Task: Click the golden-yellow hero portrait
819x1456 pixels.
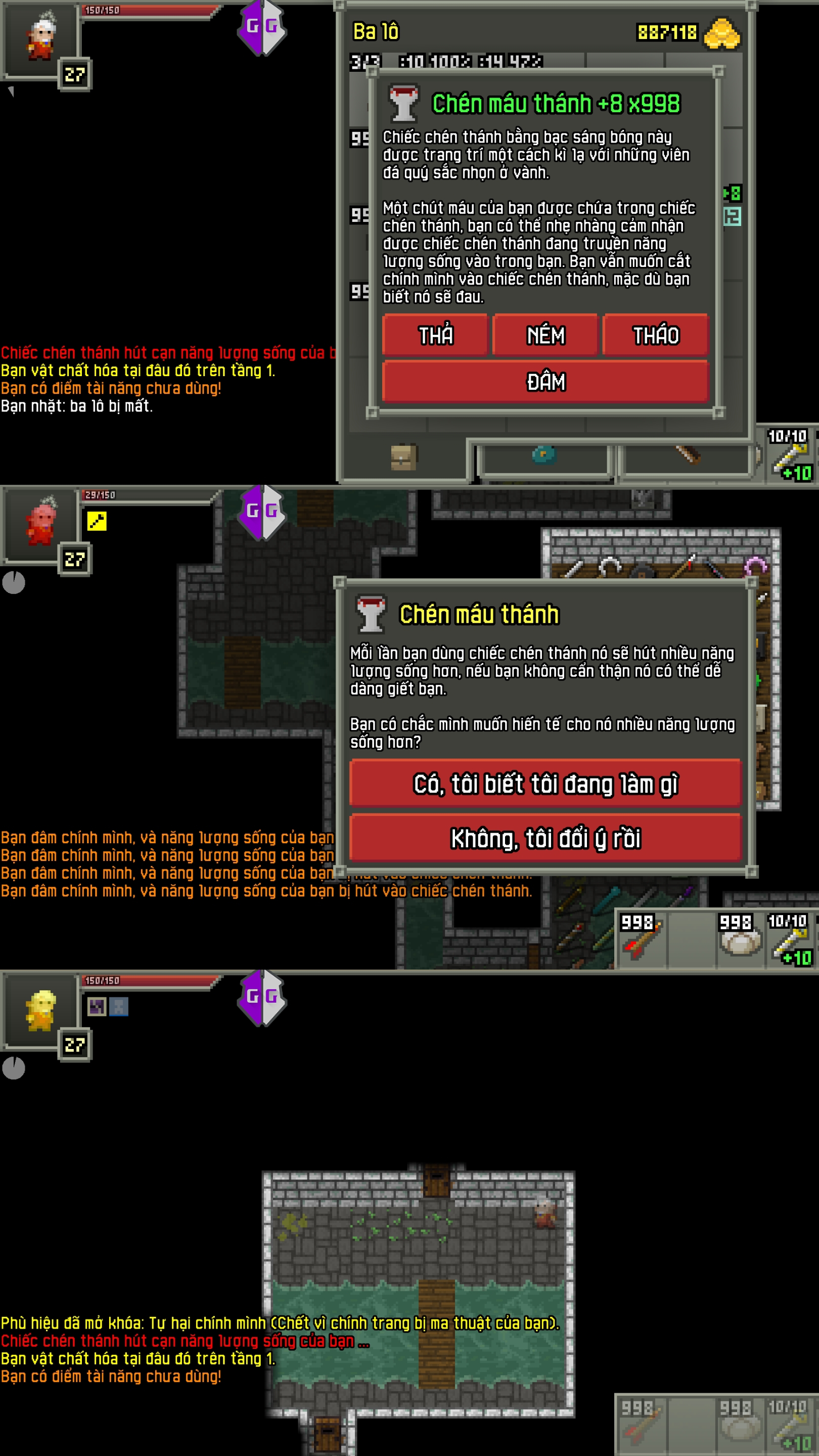Action: 40,1011
